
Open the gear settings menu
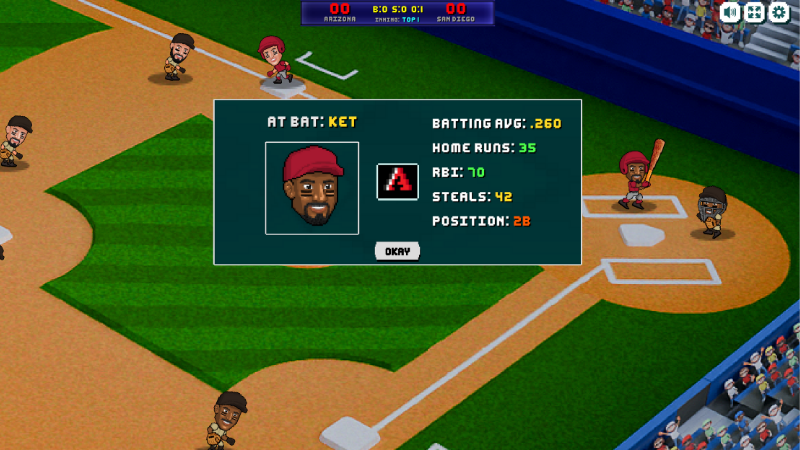coord(778,12)
